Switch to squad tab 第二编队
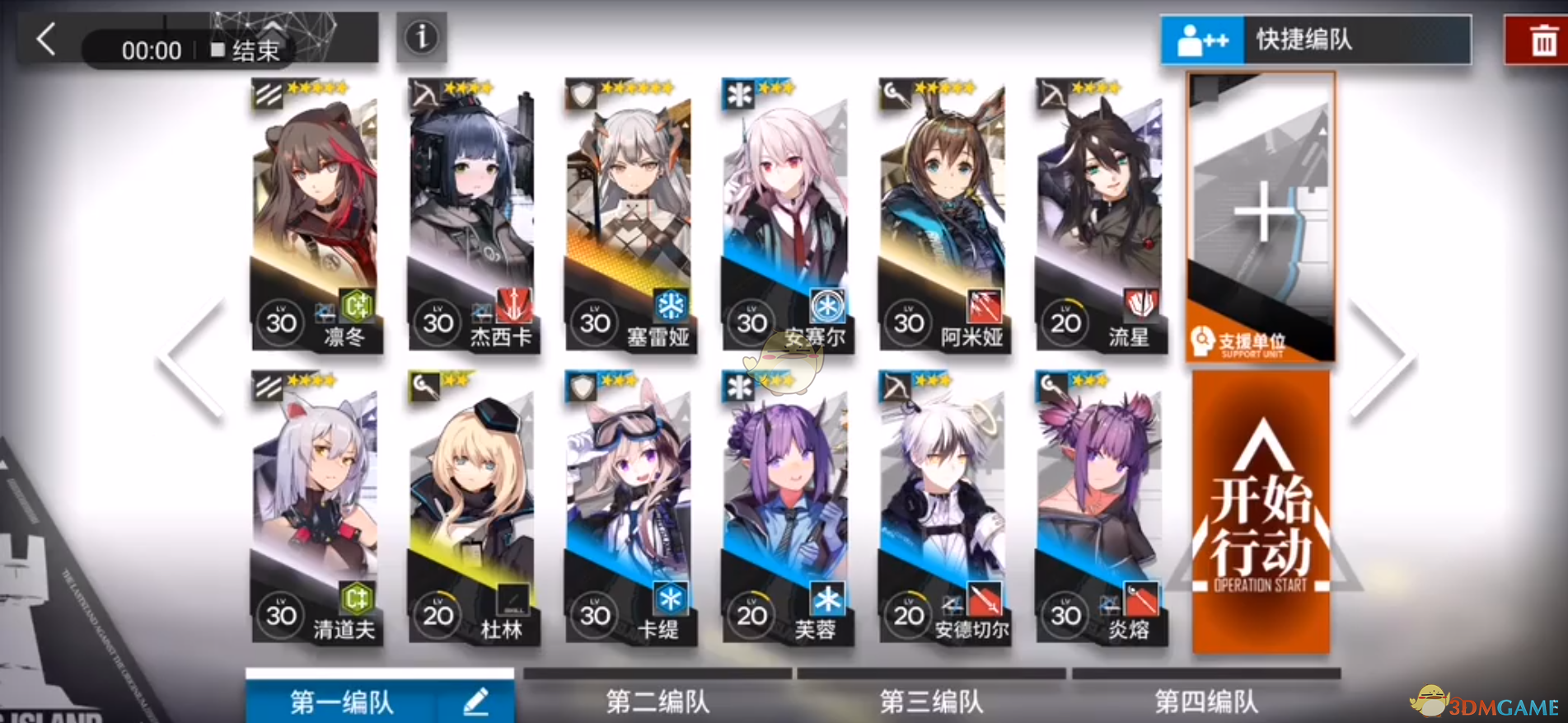The image size is (1568, 723). coord(658,701)
